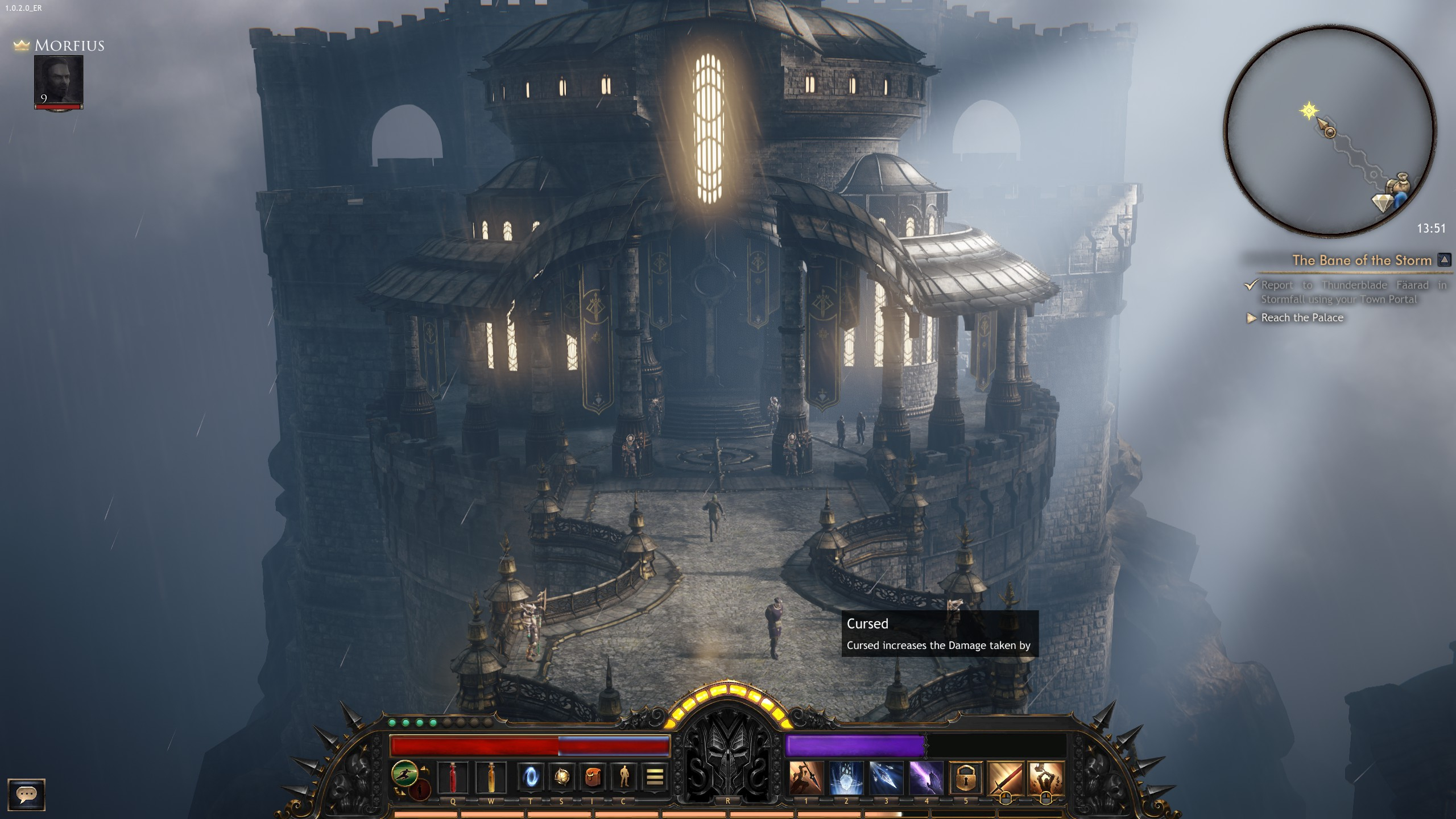
Task: Activate the spear leap skill
Action: click(806, 777)
